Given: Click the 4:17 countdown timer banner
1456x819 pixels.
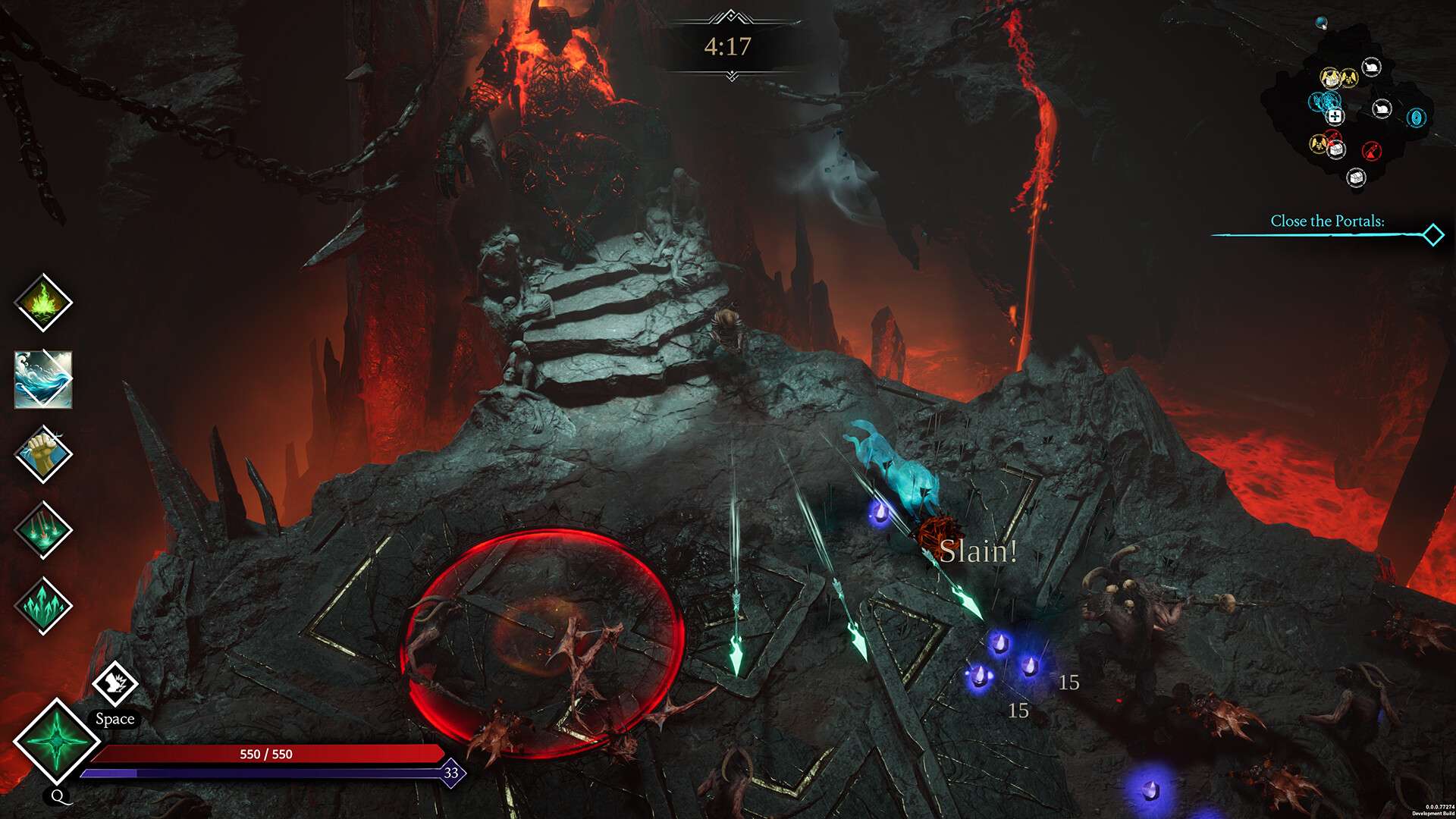Looking at the screenshot, I should (728, 45).
